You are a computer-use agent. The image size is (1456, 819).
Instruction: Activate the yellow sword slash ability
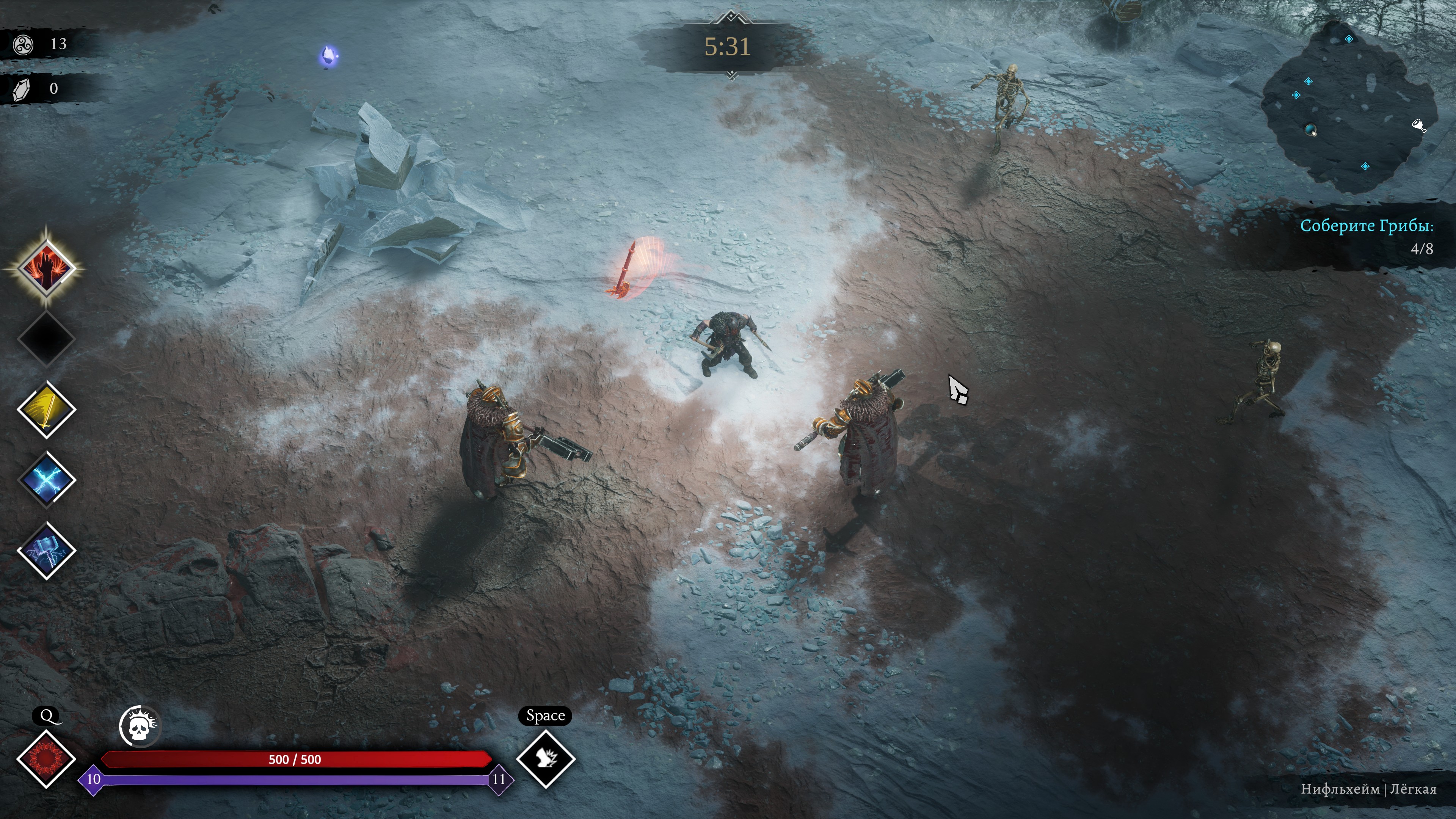46,409
